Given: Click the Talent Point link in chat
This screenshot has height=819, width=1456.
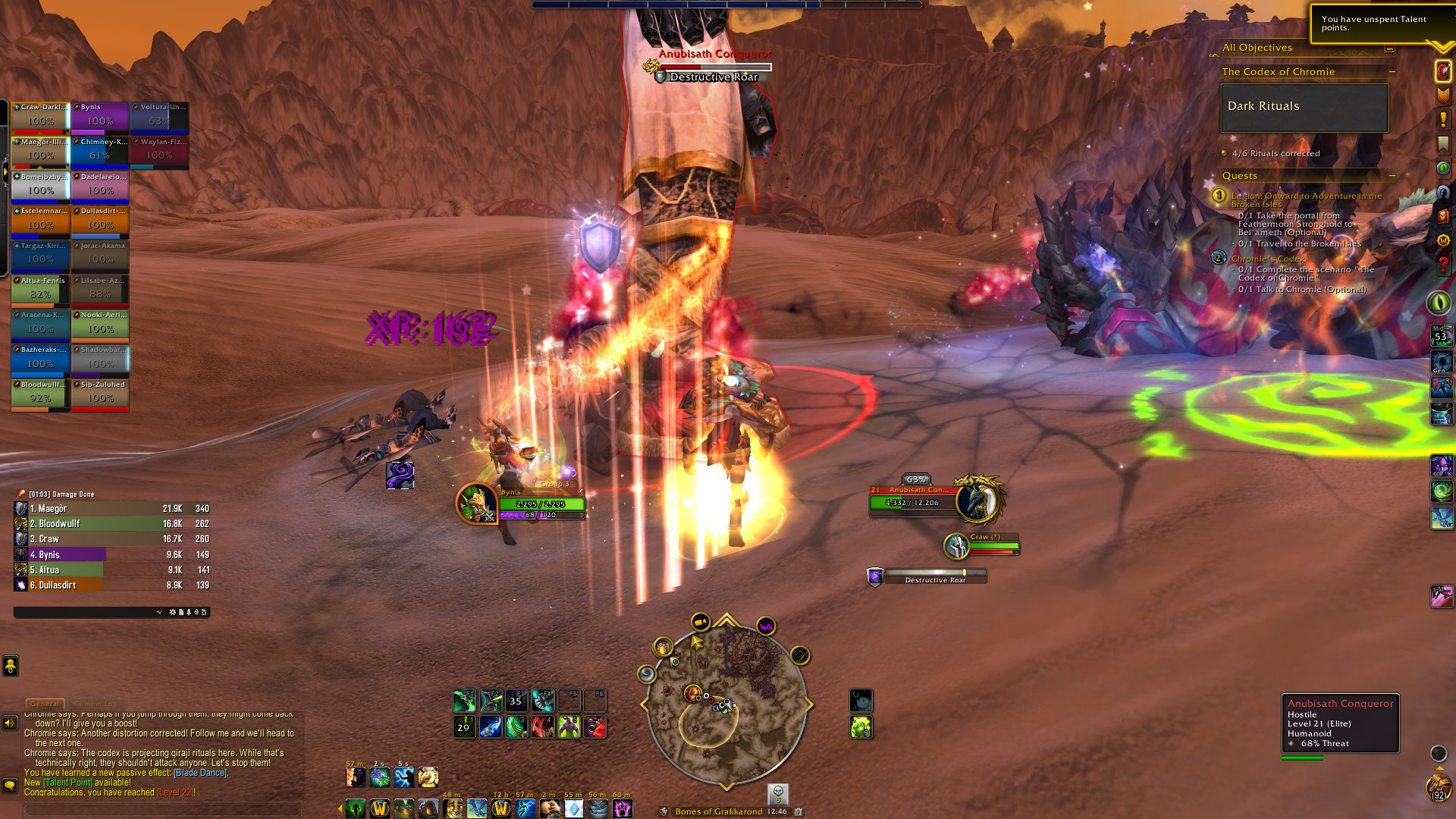Looking at the screenshot, I should [x=68, y=783].
